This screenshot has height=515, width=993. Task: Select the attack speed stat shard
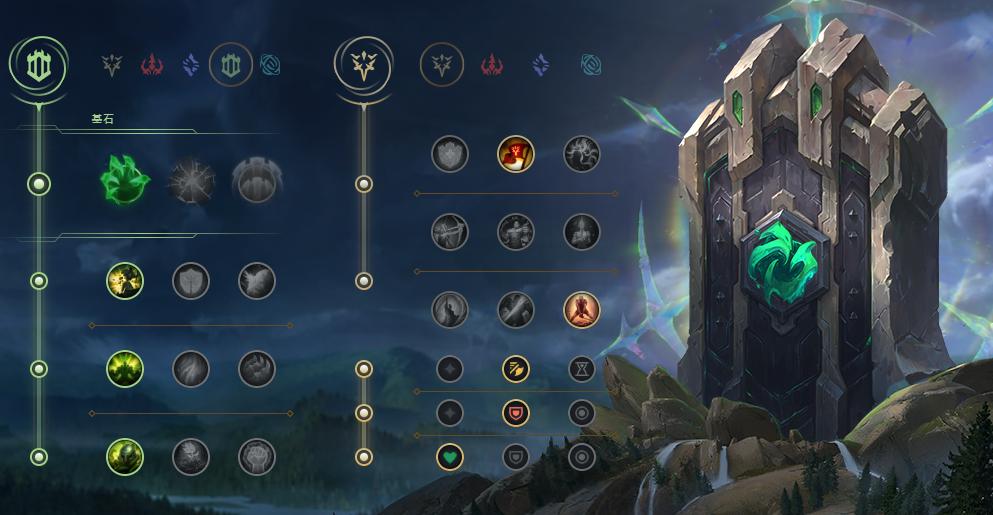click(516, 369)
